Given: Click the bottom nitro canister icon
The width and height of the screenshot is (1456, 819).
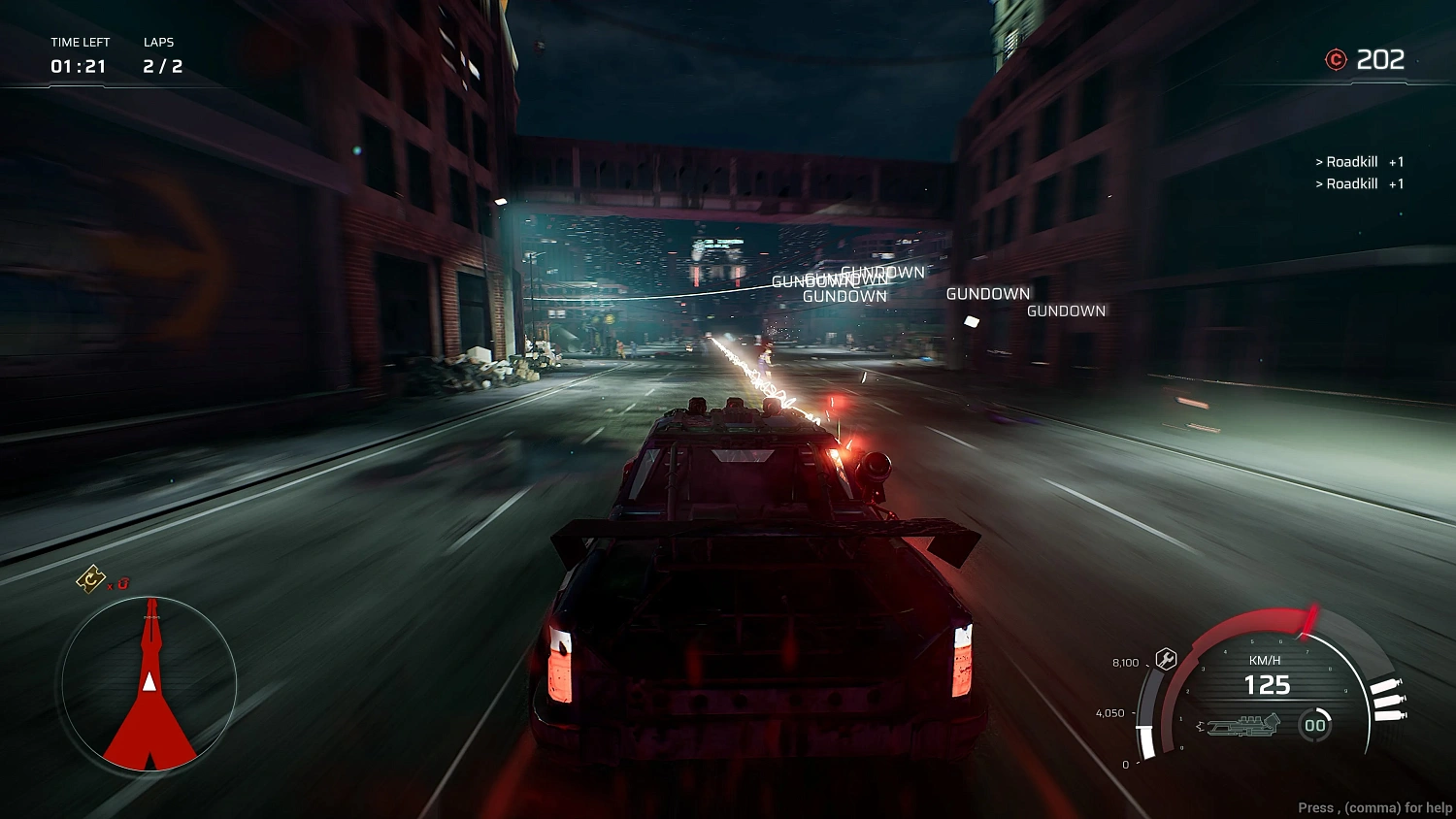Looking at the screenshot, I should point(1389,715).
